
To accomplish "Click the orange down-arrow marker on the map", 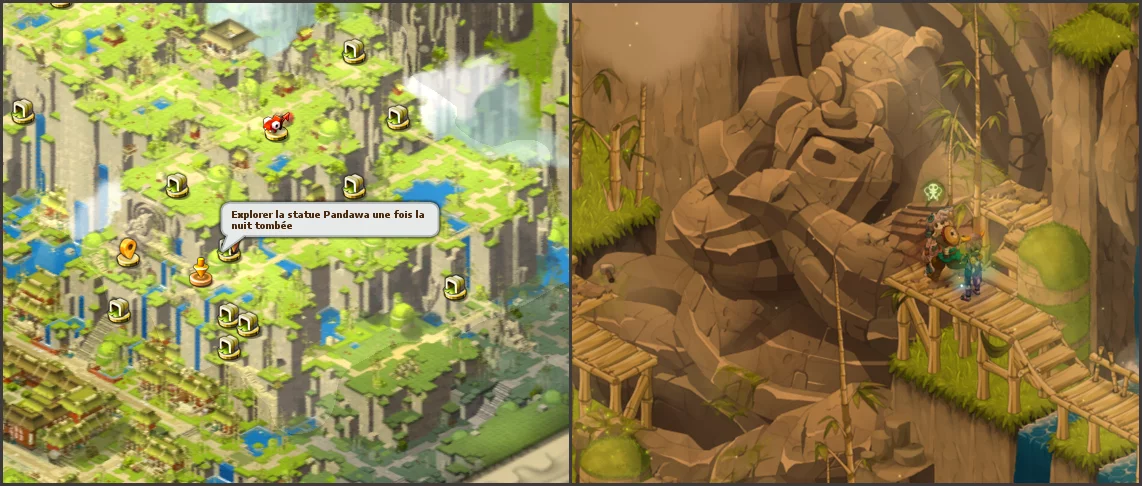I will 200,271.
